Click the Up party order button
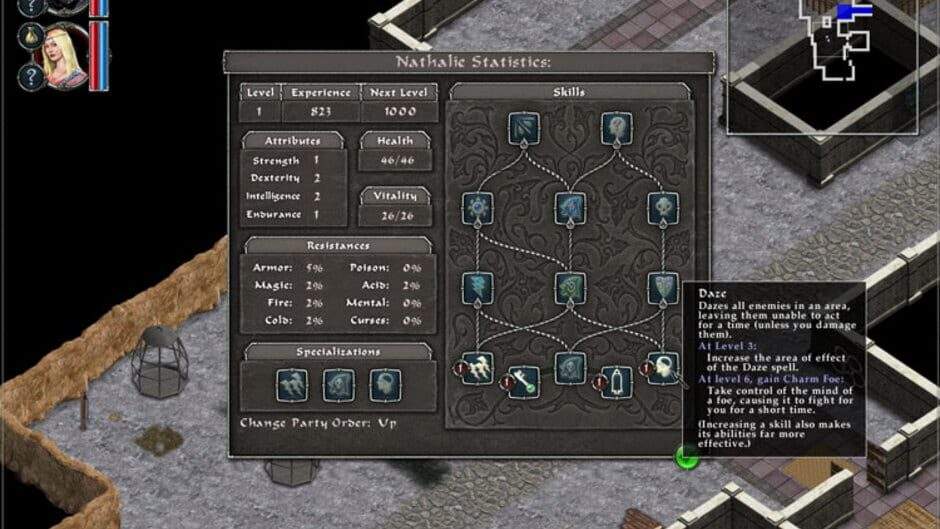Screen dimensions: 940x529 387,423
